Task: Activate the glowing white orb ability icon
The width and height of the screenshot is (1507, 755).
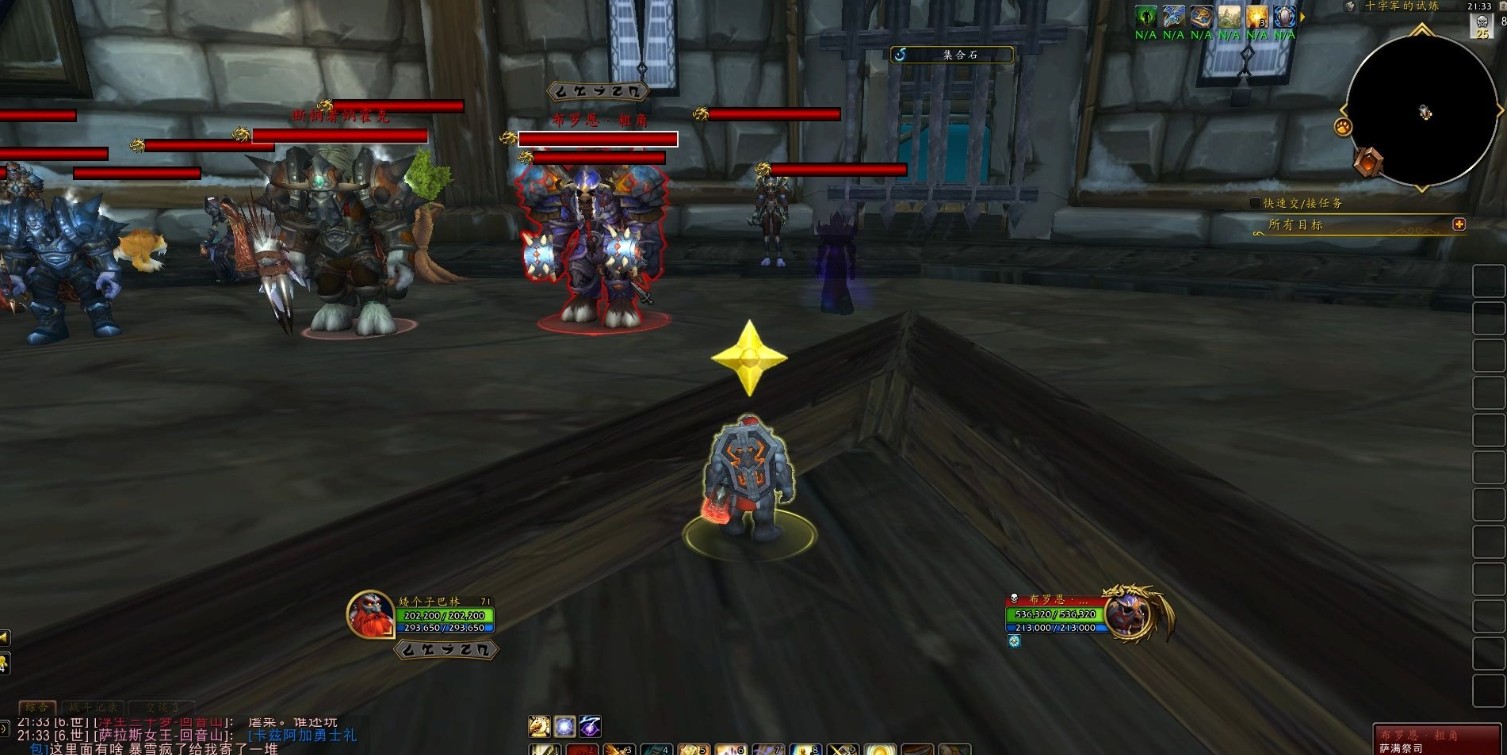Action: click(x=565, y=726)
